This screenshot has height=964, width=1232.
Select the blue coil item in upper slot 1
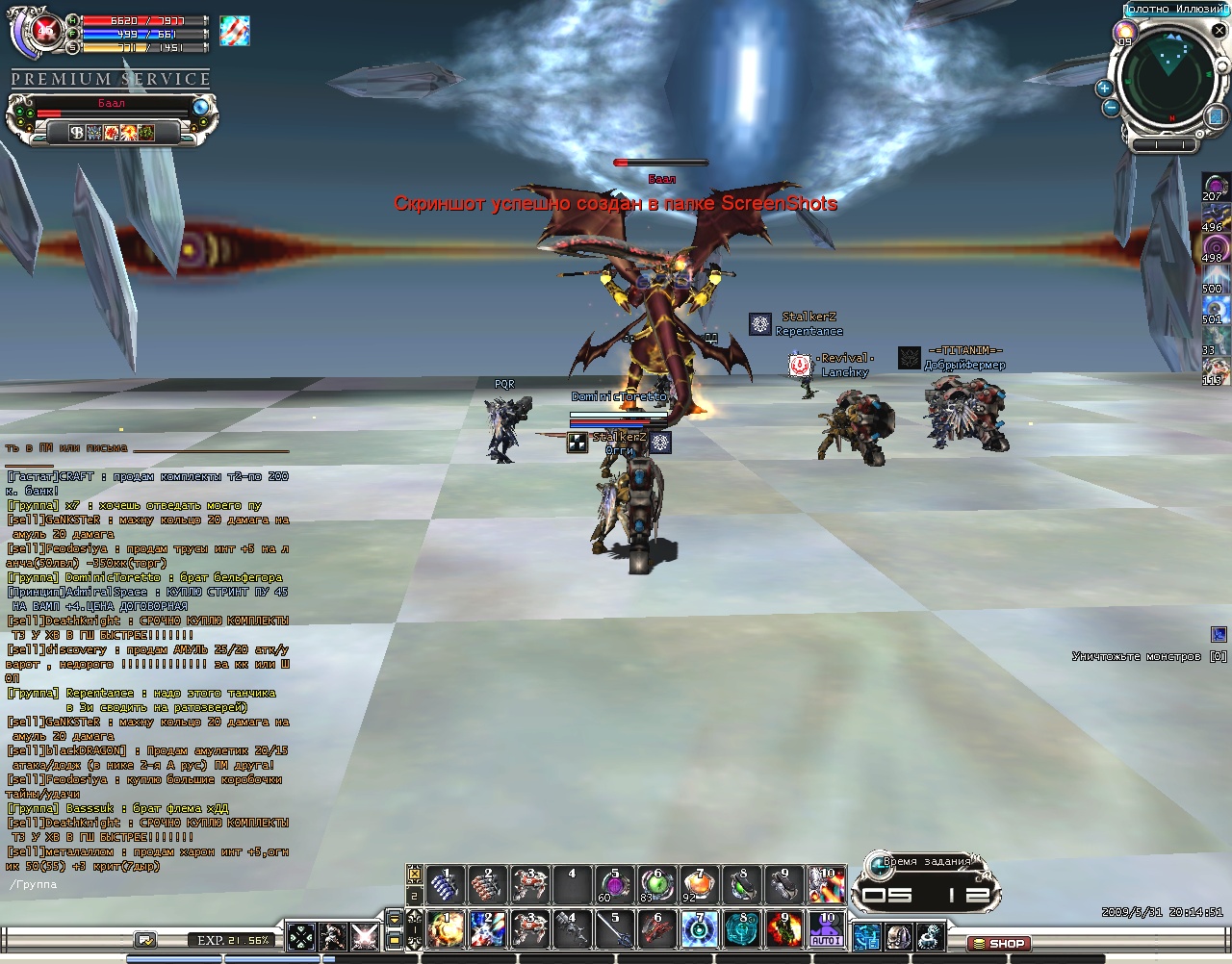(x=446, y=884)
